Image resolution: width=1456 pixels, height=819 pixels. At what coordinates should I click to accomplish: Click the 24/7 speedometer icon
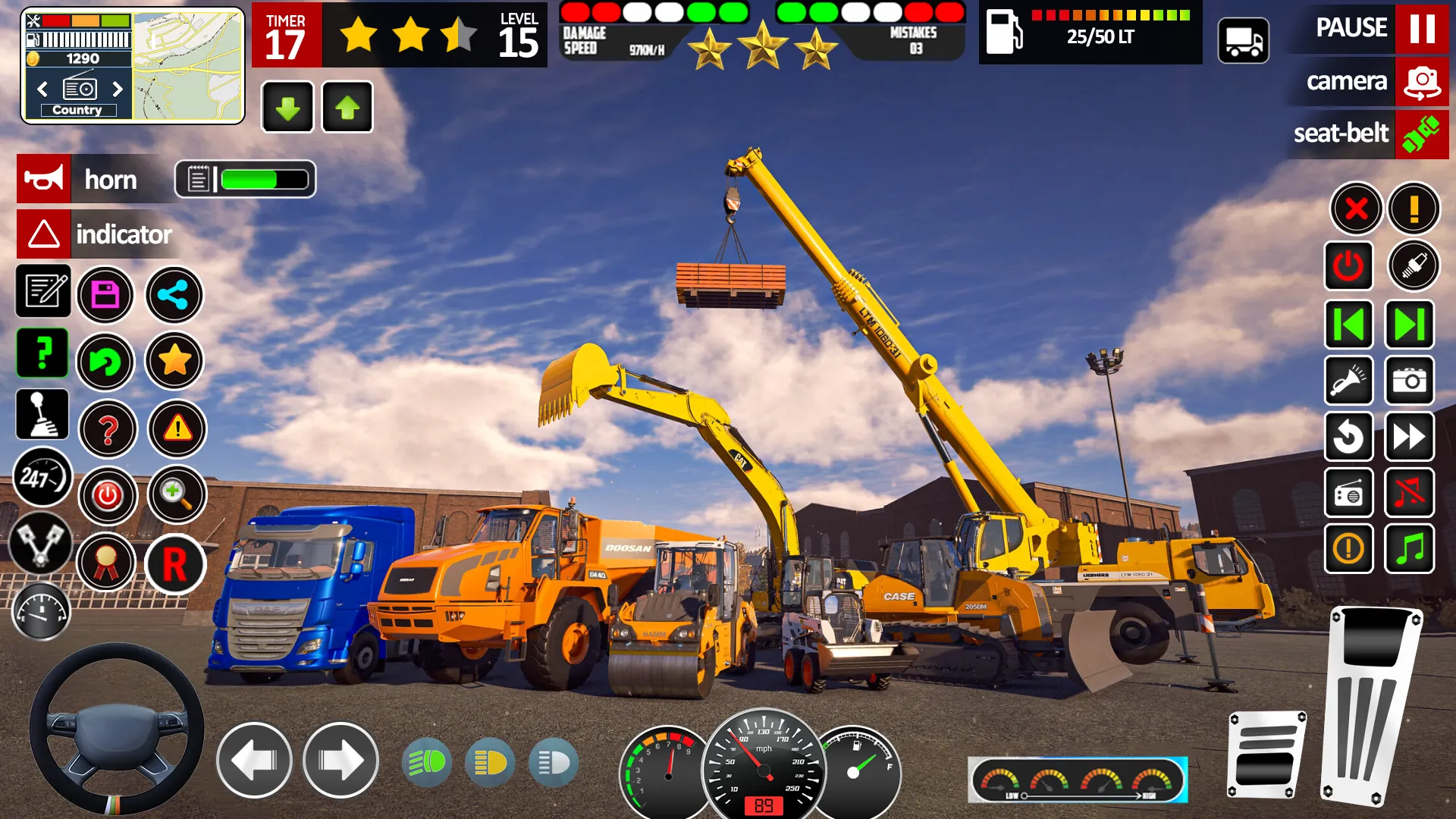[42, 478]
